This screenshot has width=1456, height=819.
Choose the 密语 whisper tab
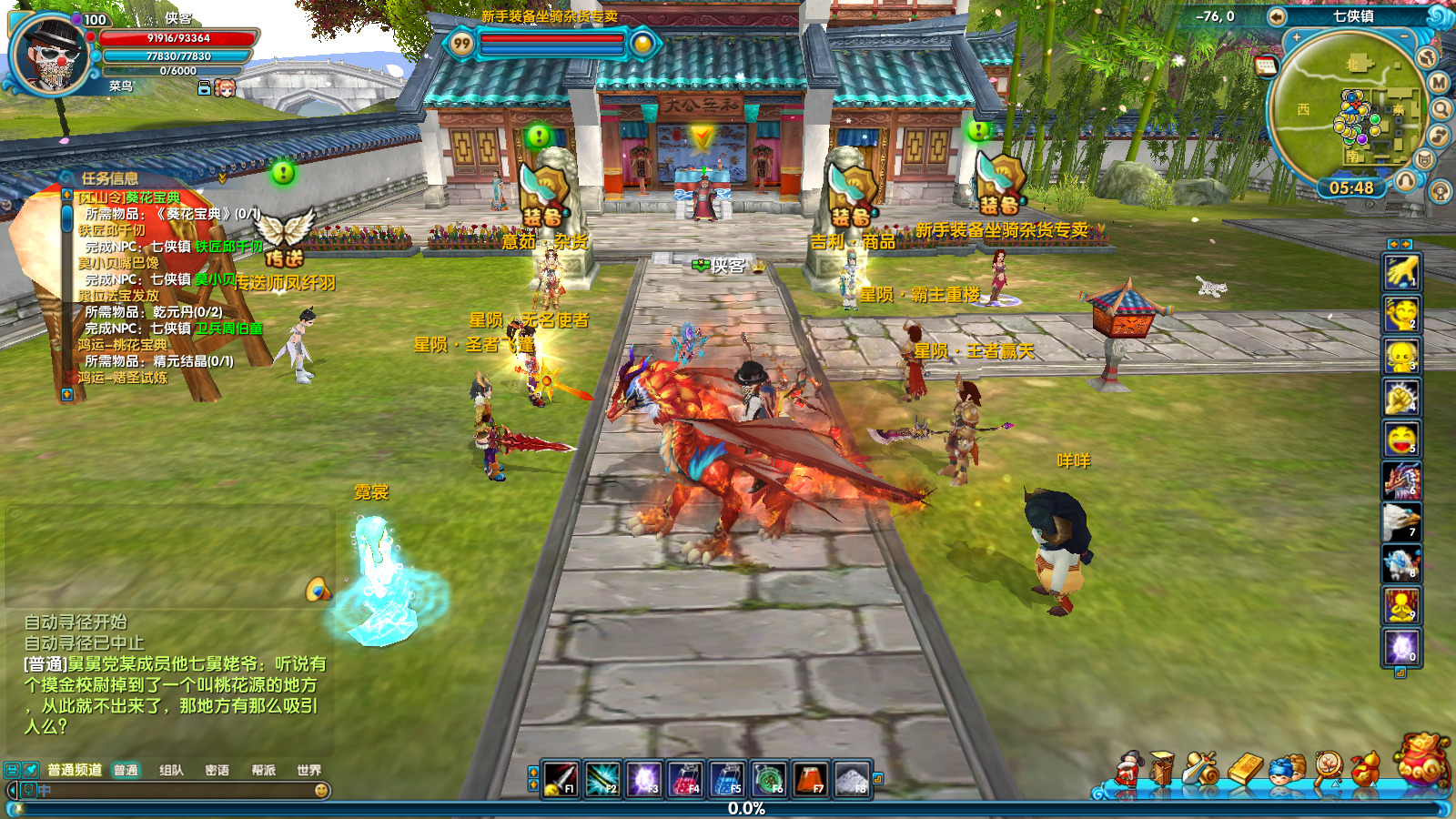(217, 770)
